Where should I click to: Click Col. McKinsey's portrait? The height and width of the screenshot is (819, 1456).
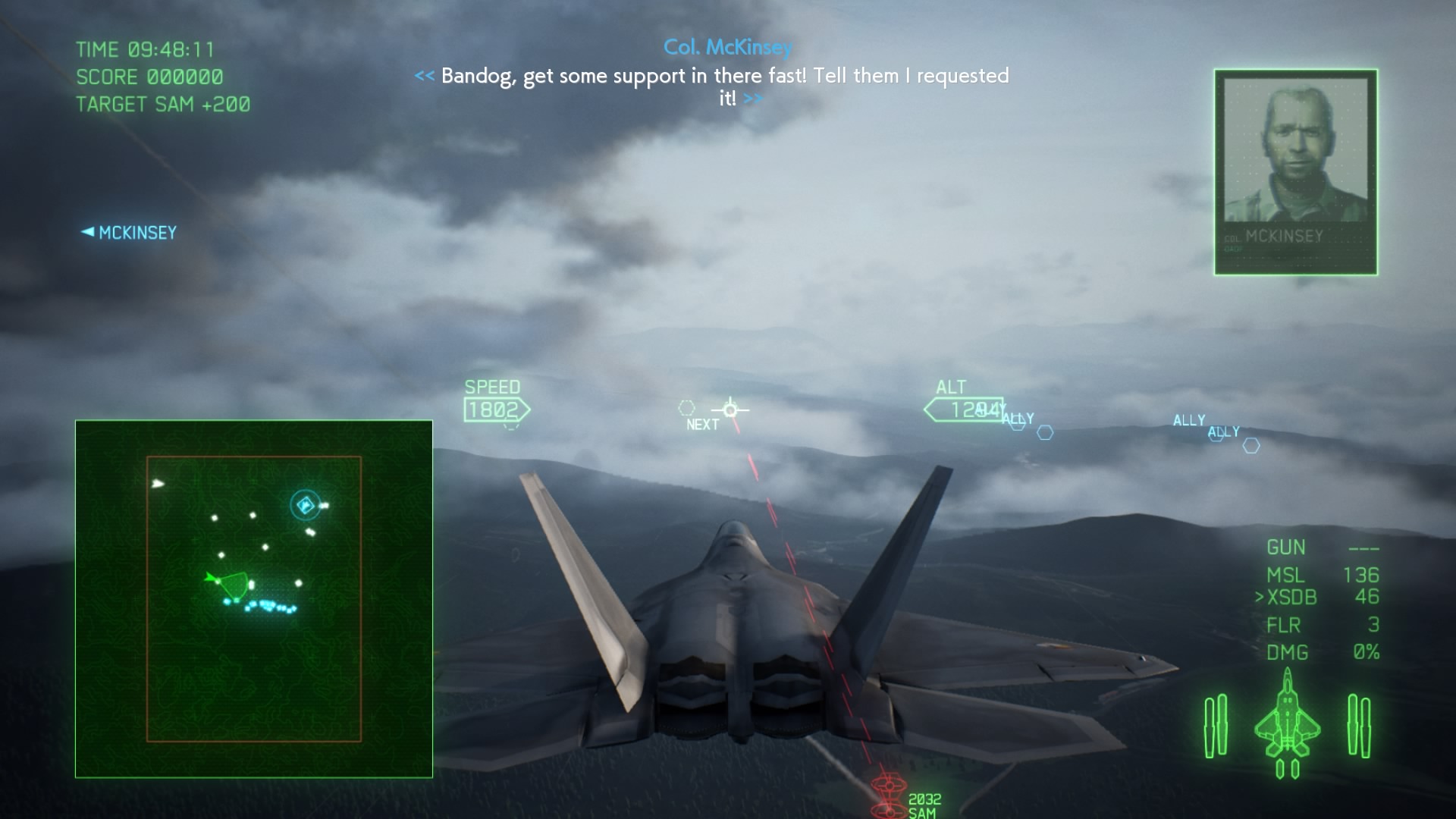point(1296,170)
